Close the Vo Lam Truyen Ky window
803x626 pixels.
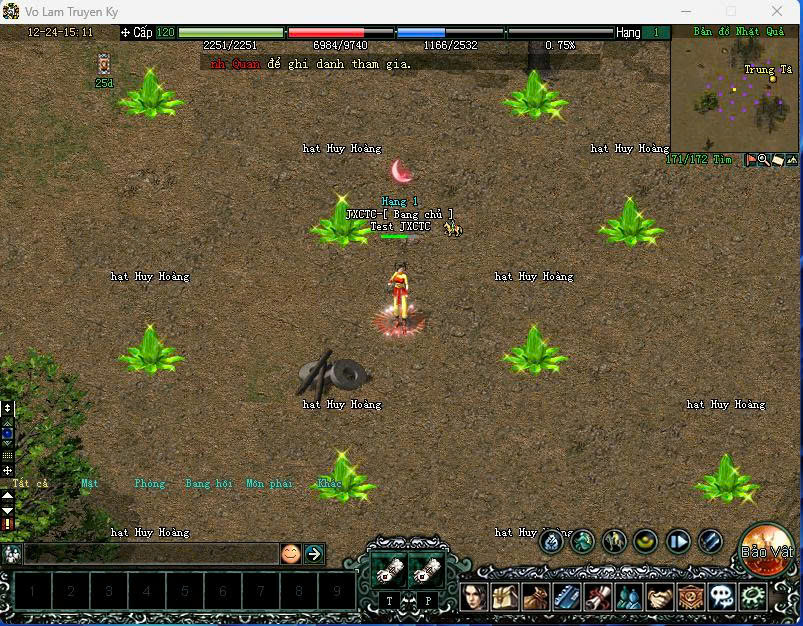click(778, 11)
